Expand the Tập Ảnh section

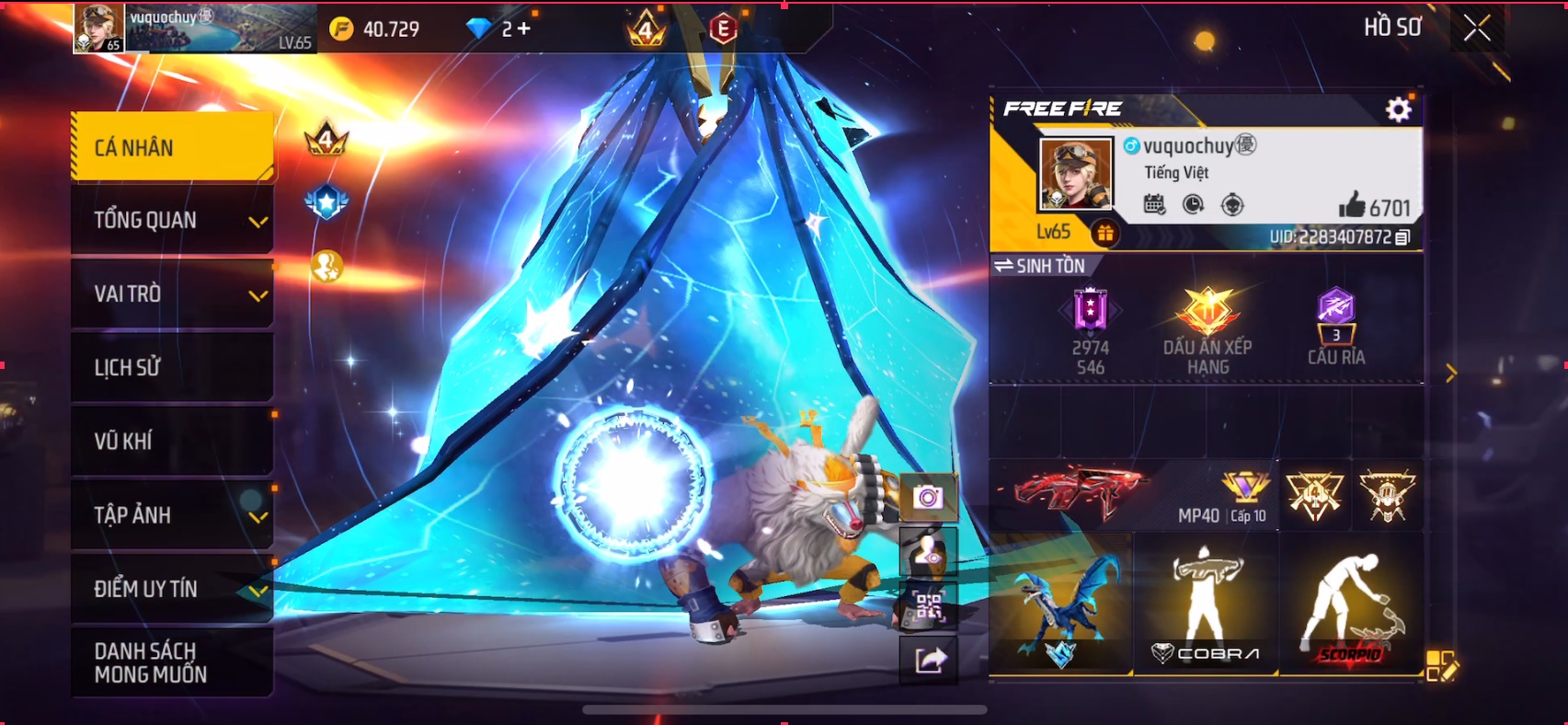[x=173, y=515]
